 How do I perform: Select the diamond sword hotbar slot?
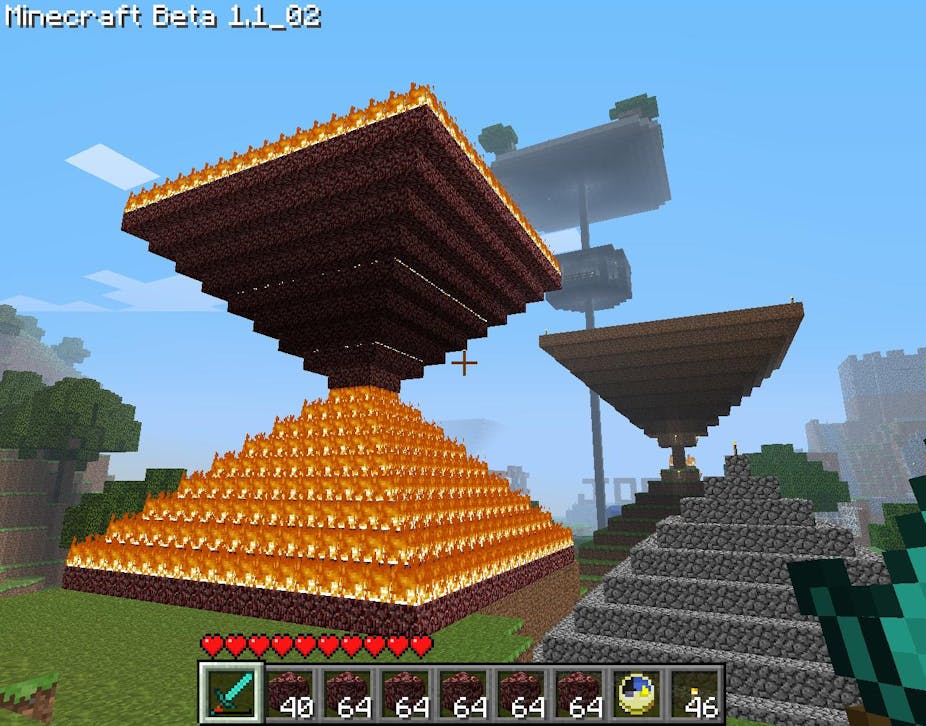[229, 690]
